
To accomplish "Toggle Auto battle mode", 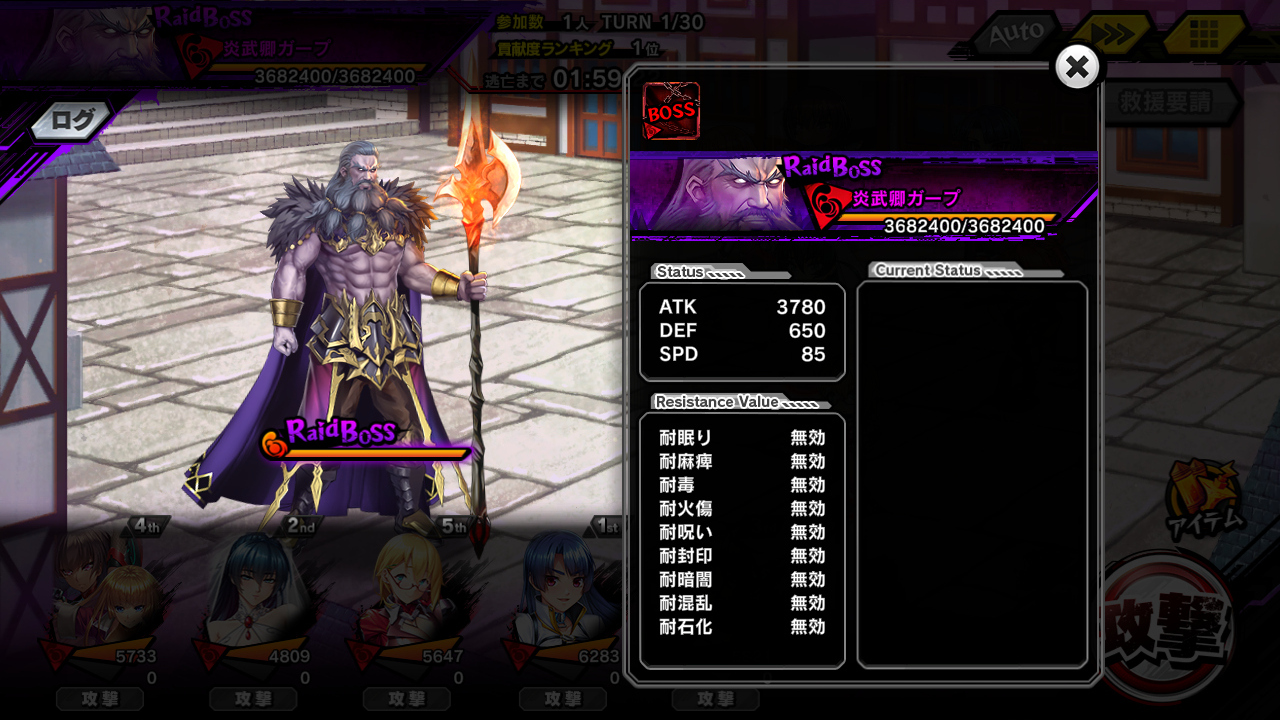I will coord(1017,35).
